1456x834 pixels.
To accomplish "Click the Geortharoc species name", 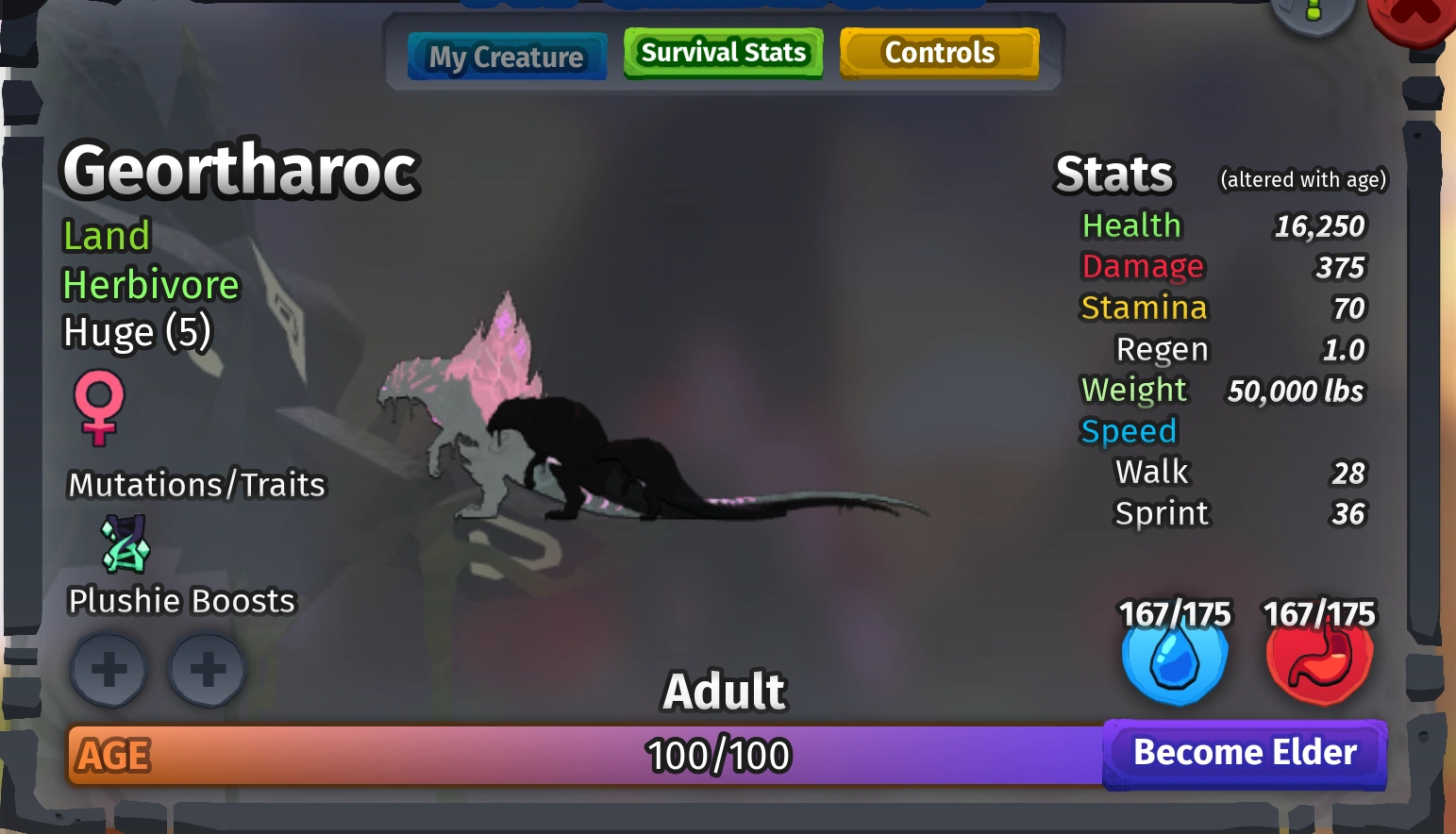I will (239, 170).
